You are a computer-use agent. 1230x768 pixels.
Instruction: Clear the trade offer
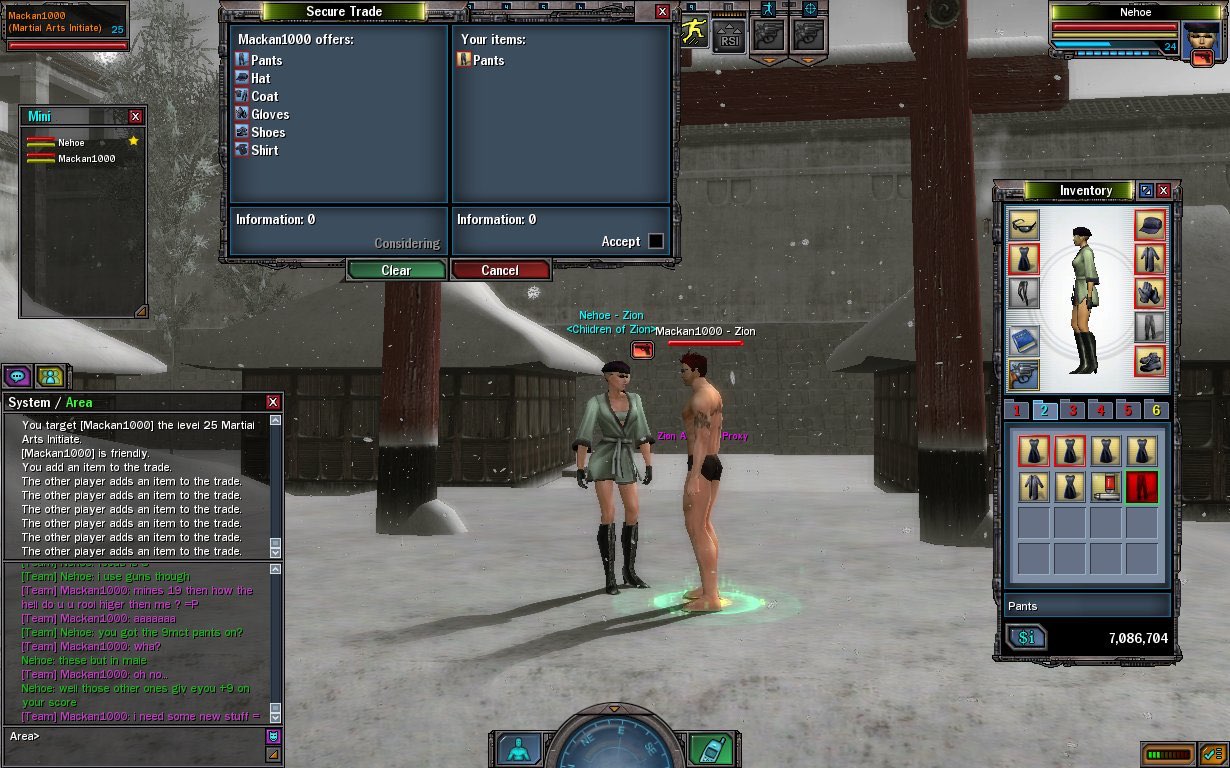(396, 270)
